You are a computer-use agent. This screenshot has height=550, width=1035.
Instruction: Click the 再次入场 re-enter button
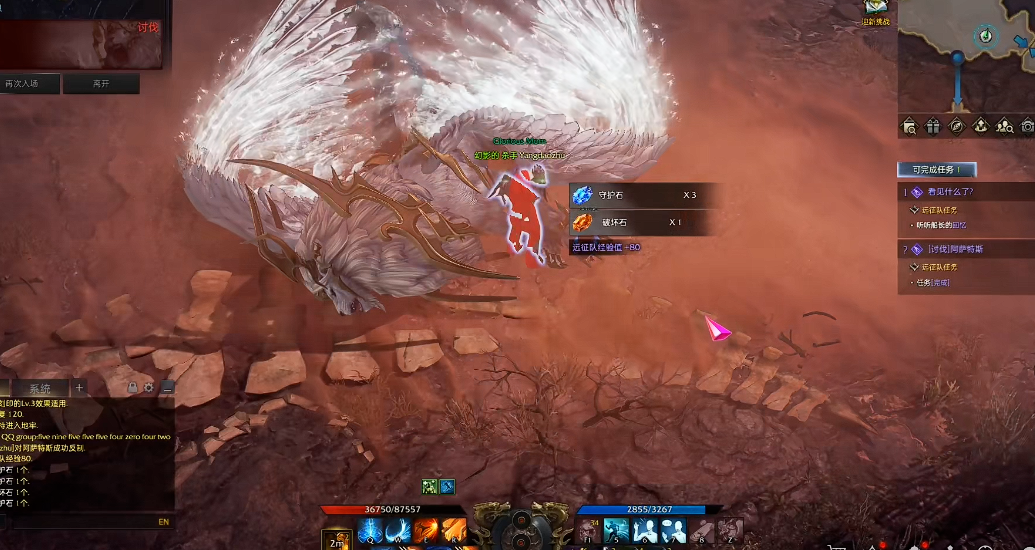(x=30, y=84)
